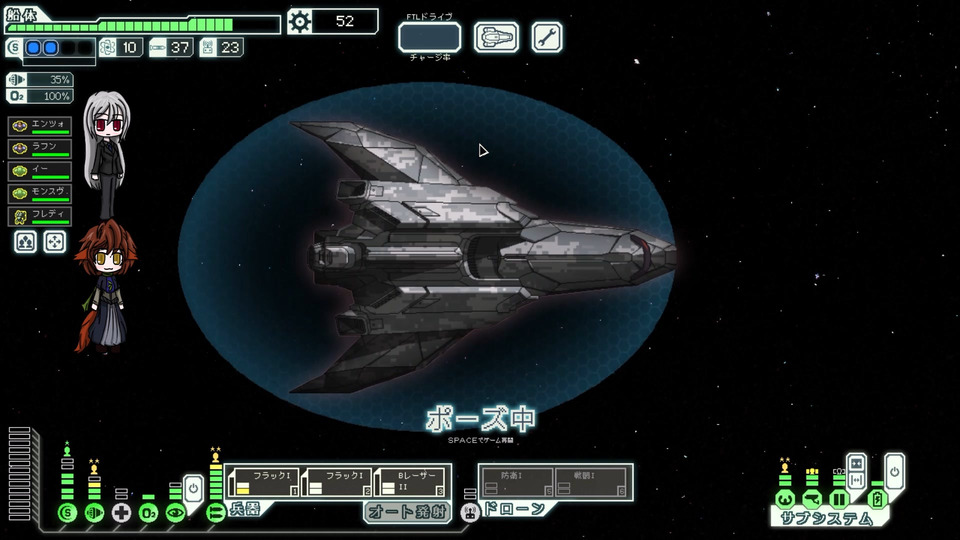Viewport: 960px width, 540px height.
Task: Select the first フラック I weapon
Action: pos(264,482)
